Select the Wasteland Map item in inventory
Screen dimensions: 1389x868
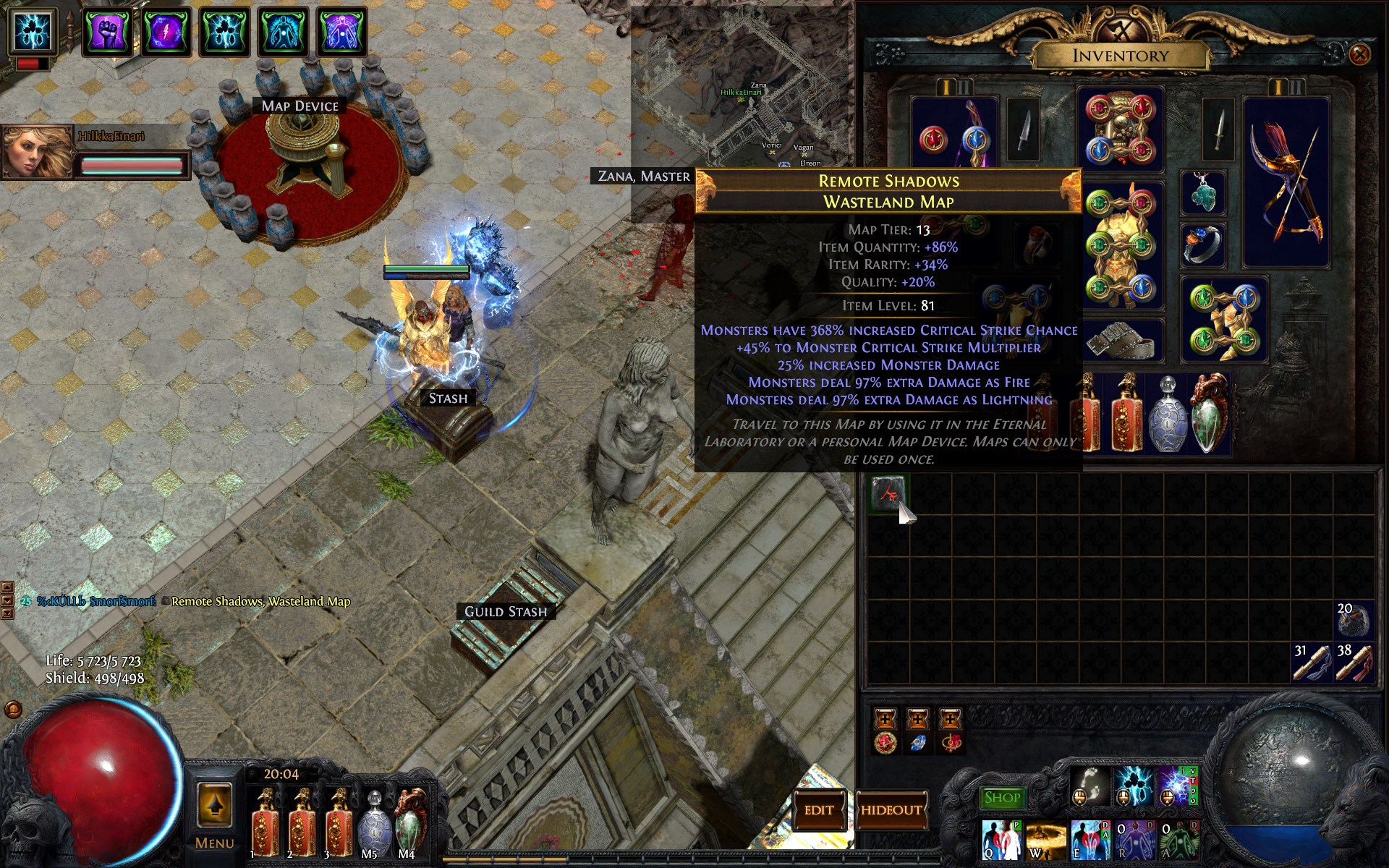888,494
